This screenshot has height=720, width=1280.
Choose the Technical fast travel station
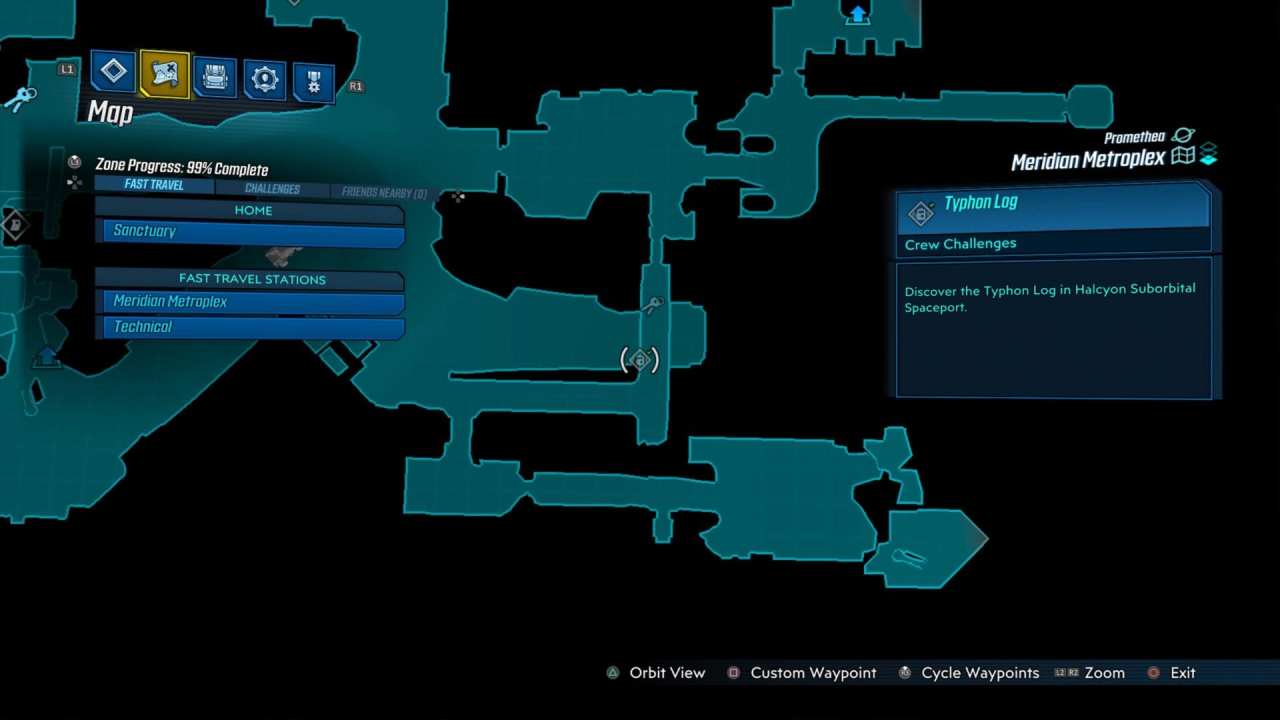pos(250,326)
